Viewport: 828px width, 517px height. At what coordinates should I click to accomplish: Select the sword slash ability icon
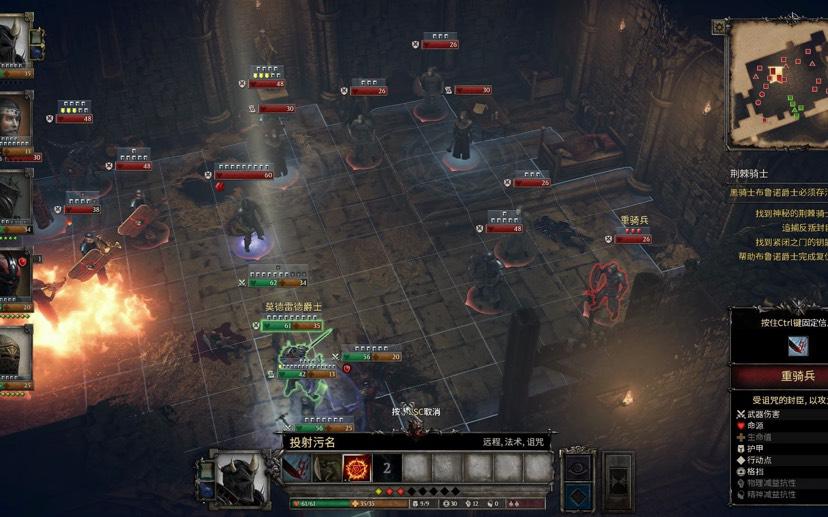(x=297, y=467)
